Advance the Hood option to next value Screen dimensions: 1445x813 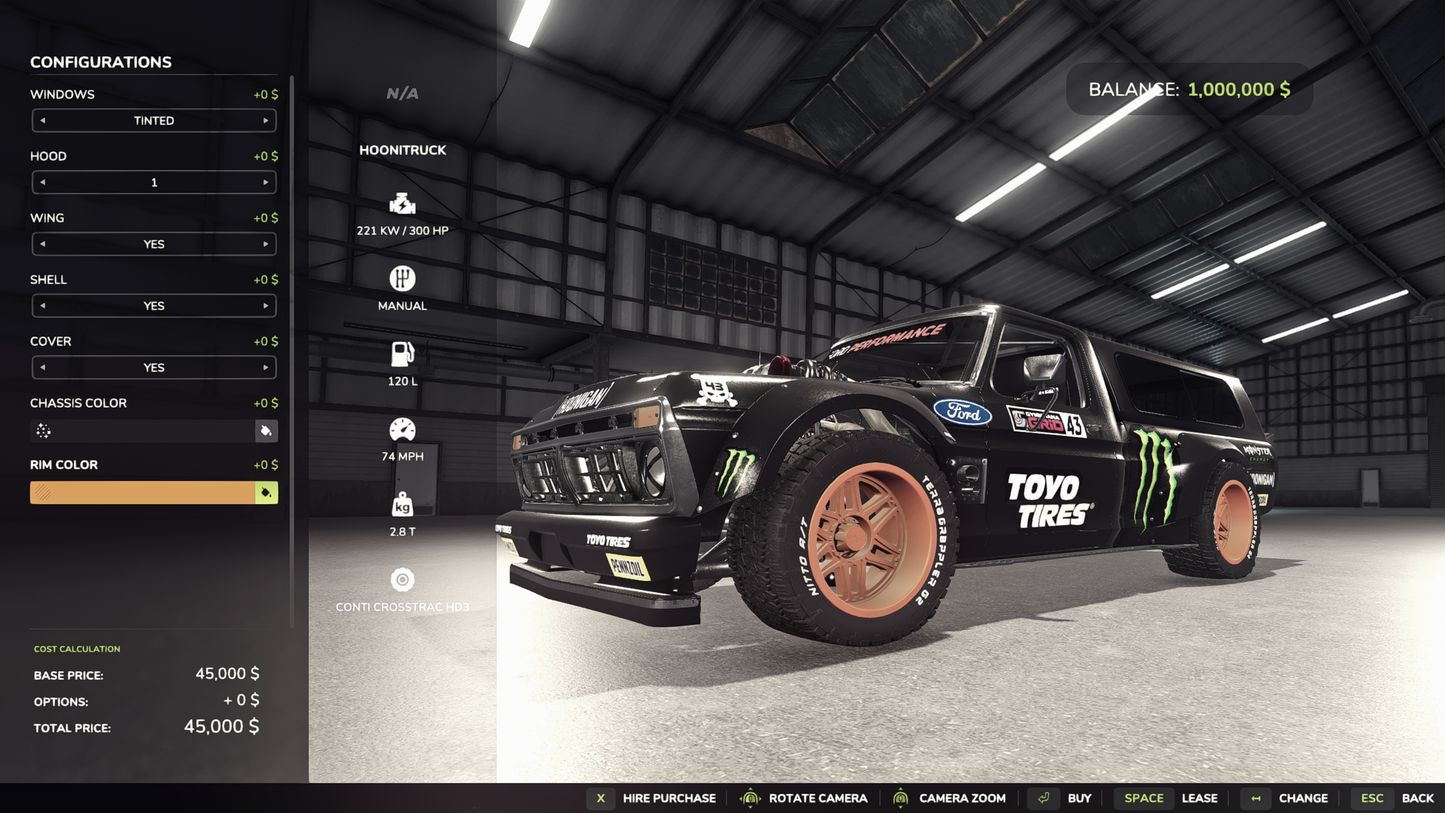(x=265, y=183)
